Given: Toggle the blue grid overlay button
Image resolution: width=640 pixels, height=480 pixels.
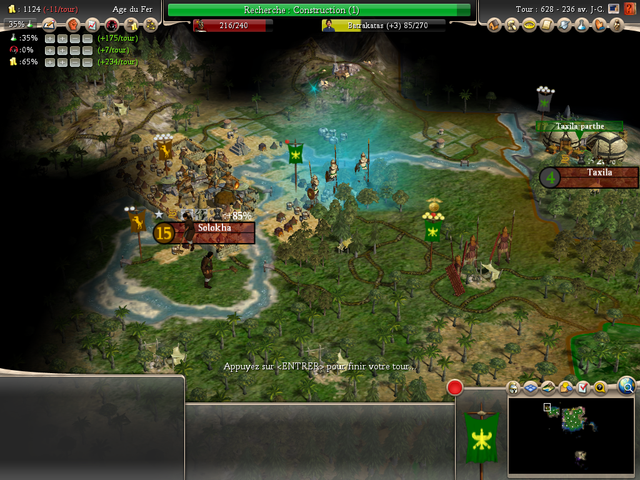Looking at the screenshot, I should point(532,387).
